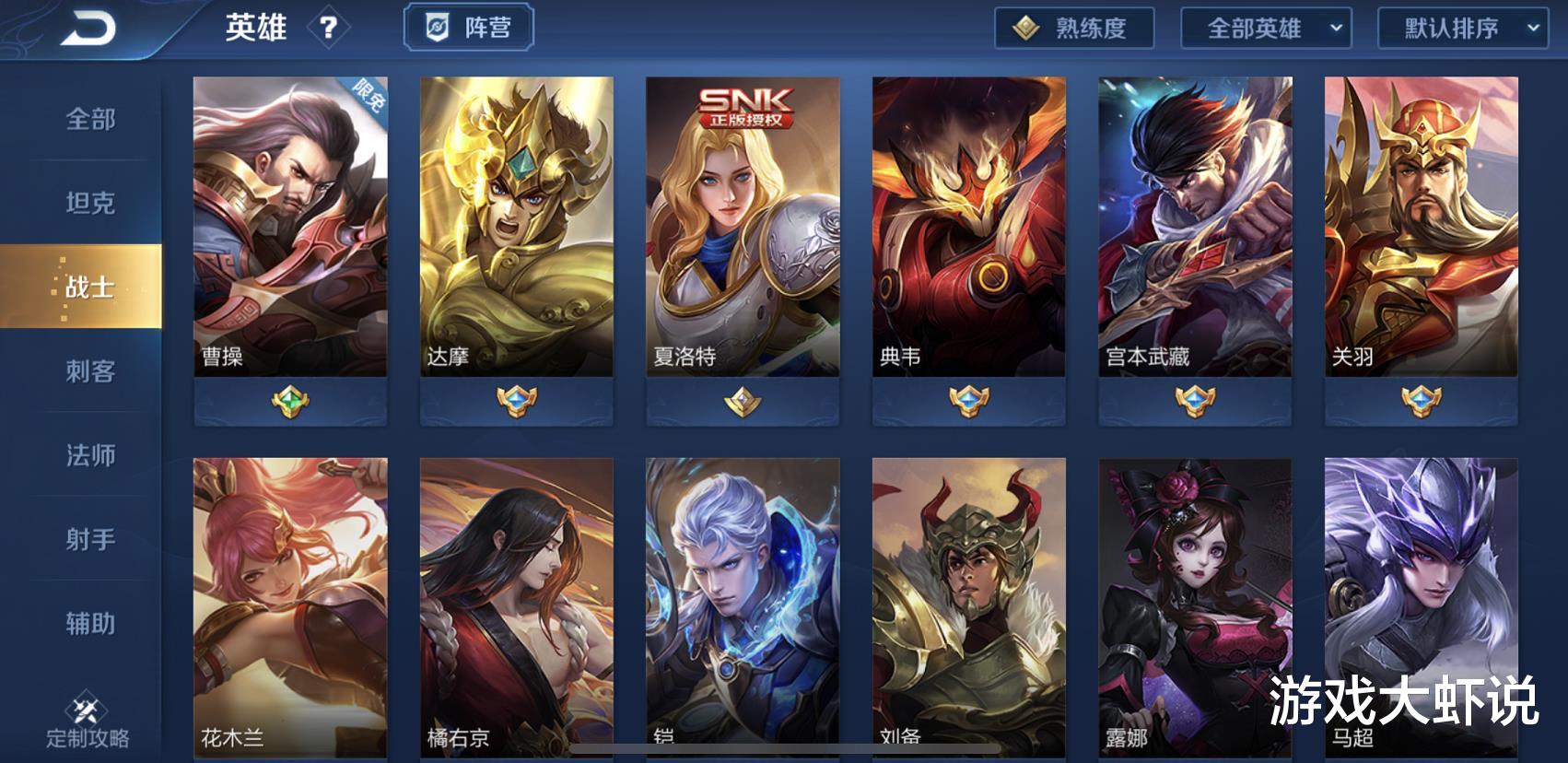The height and width of the screenshot is (763, 1568).
Task: Select the 辅助 category tab
Action: (x=88, y=623)
